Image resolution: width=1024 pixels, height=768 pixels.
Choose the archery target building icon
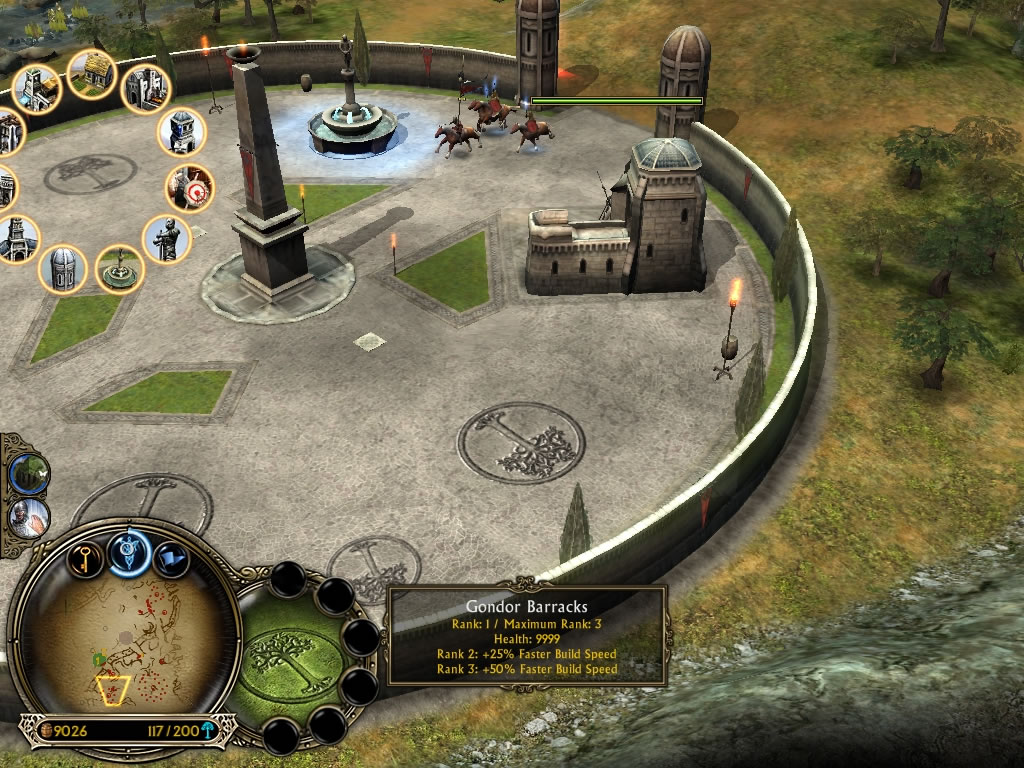[190, 188]
